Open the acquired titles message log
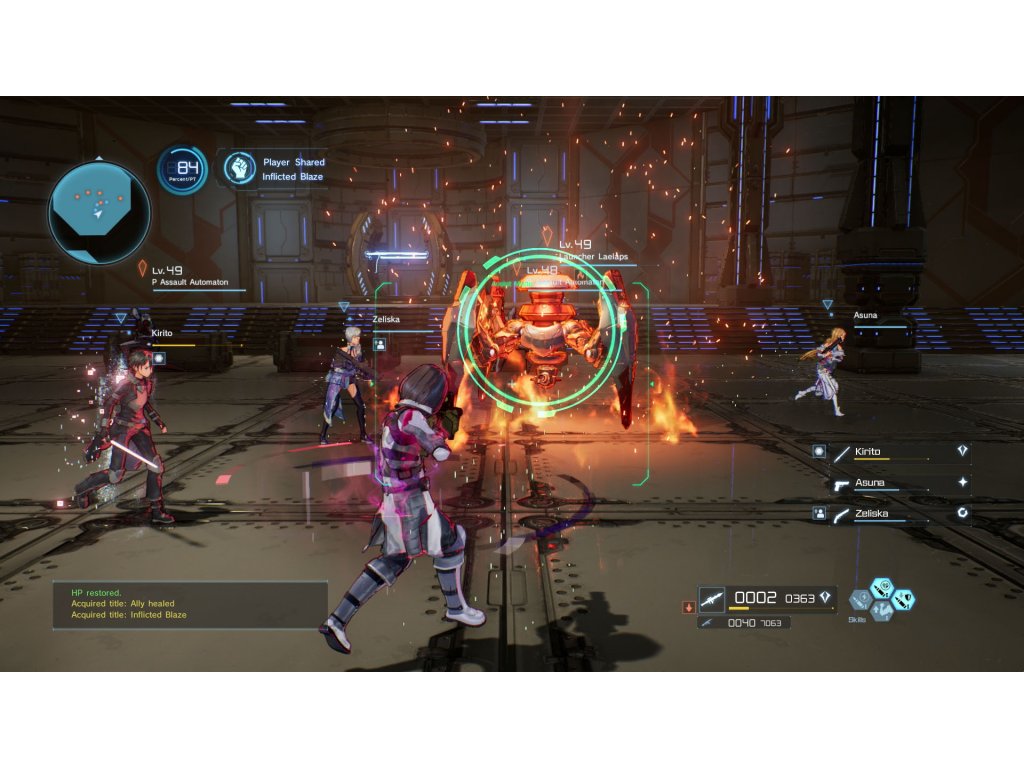This screenshot has height=768, width=1024. pos(190,604)
